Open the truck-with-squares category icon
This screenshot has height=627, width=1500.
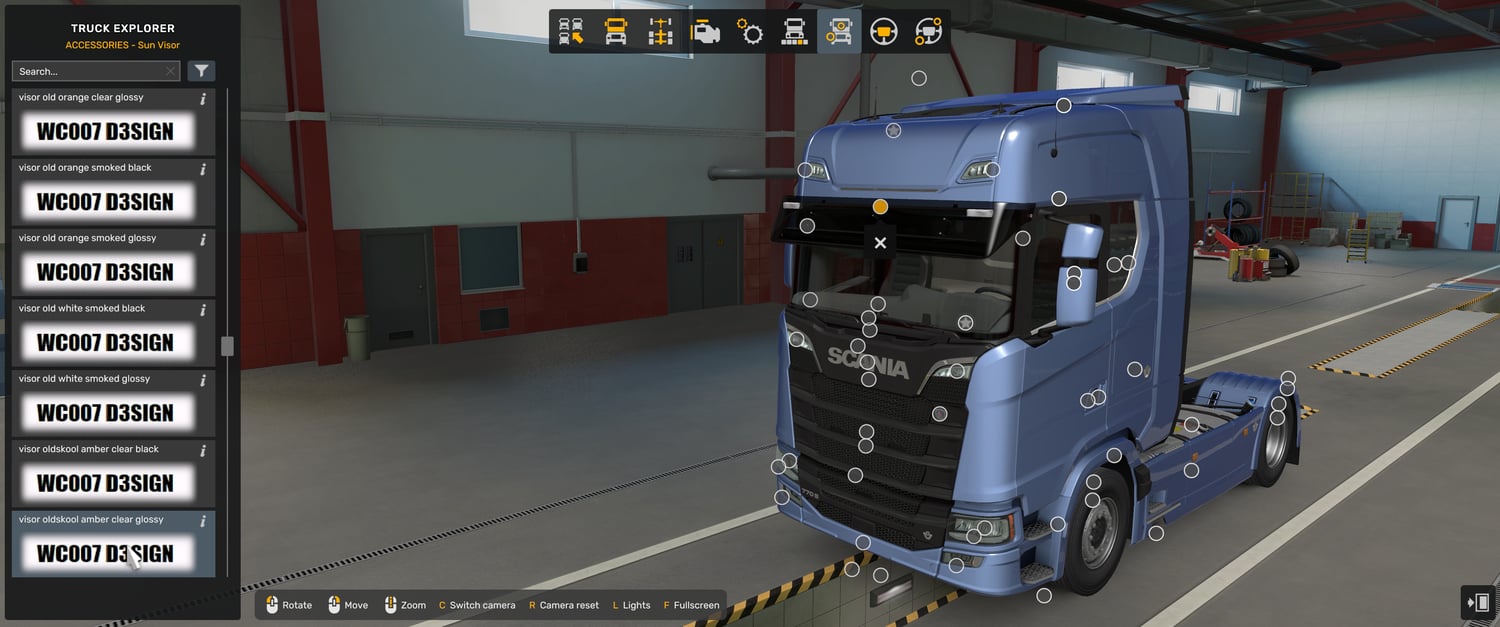pos(794,32)
